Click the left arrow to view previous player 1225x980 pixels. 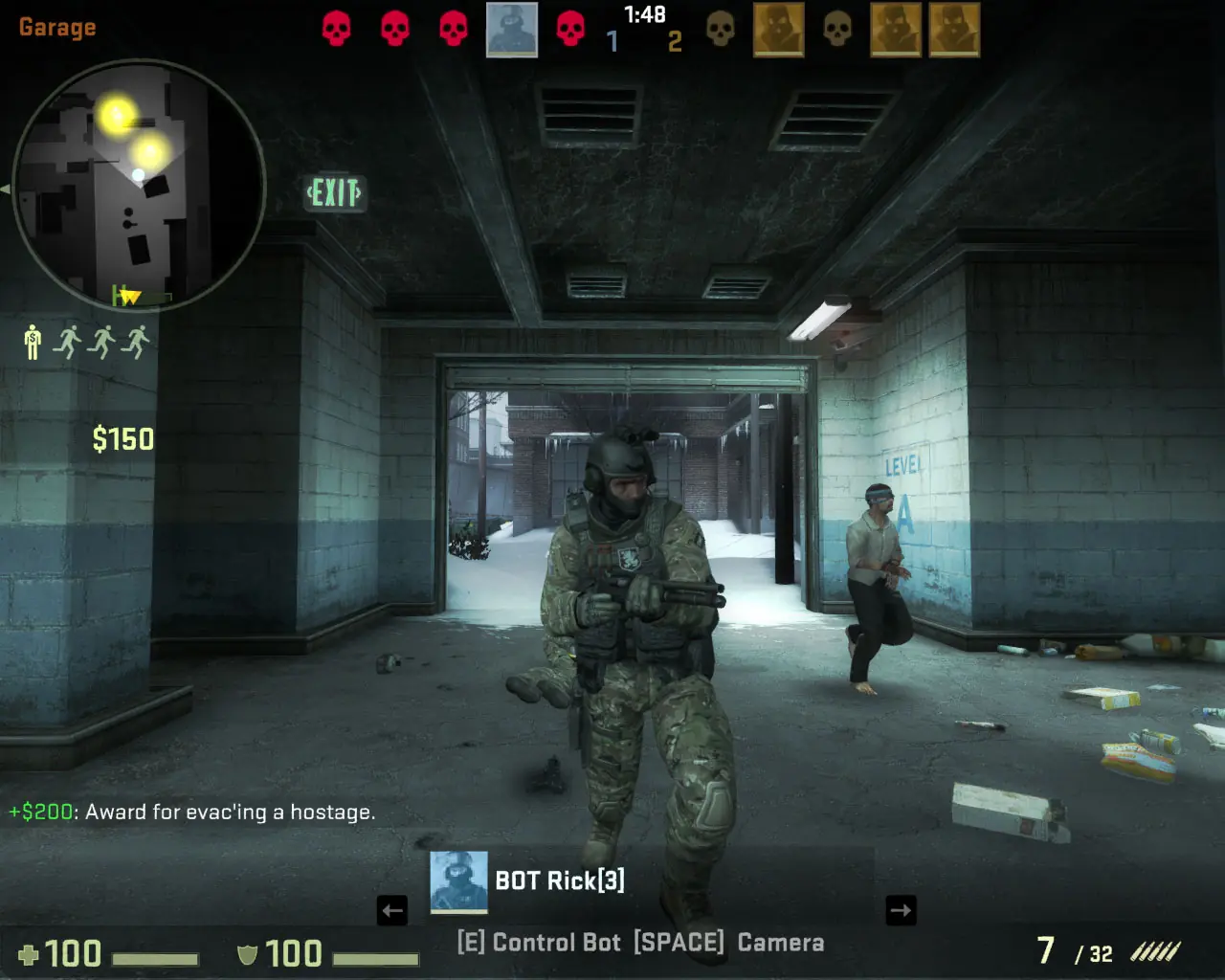(392, 910)
